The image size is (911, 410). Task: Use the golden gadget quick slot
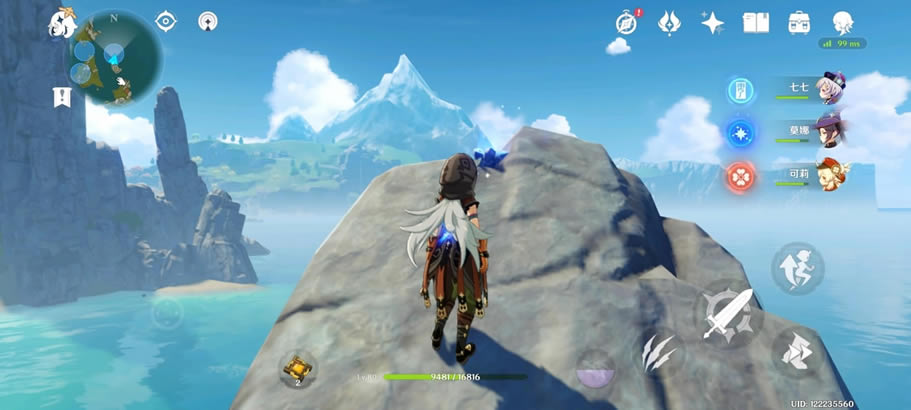pyautogui.click(x=297, y=368)
